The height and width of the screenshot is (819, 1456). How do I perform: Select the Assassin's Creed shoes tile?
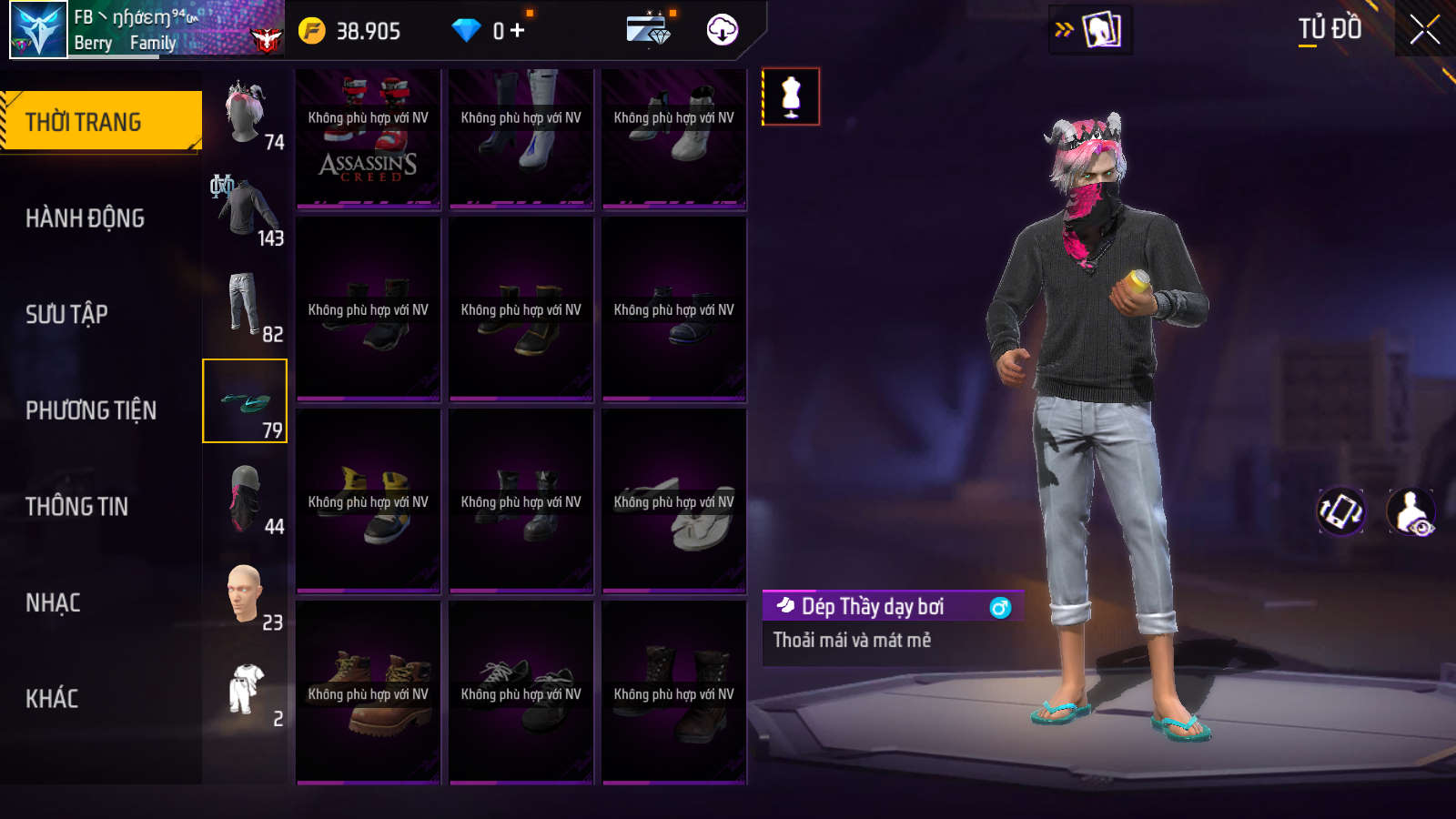368,138
